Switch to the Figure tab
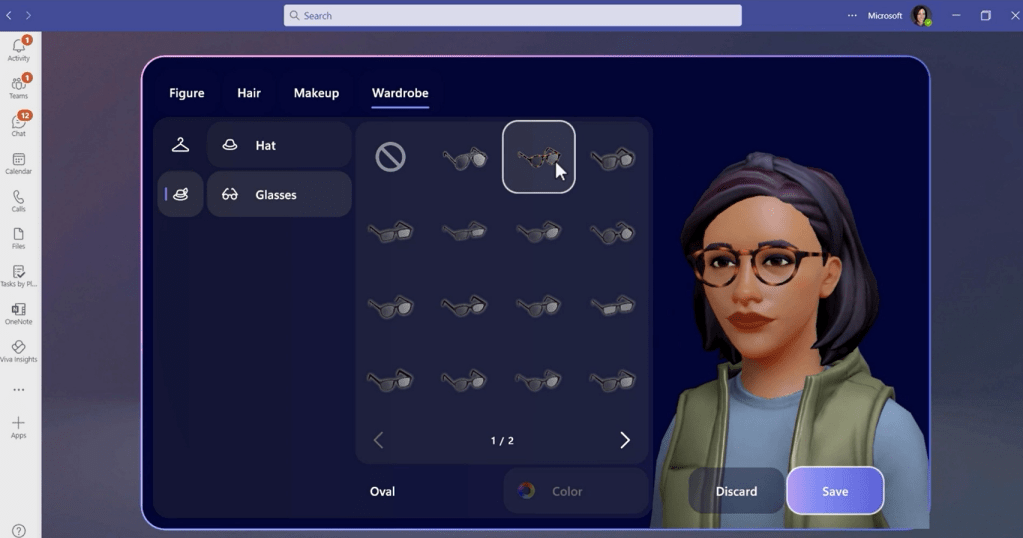 point(186,93)
